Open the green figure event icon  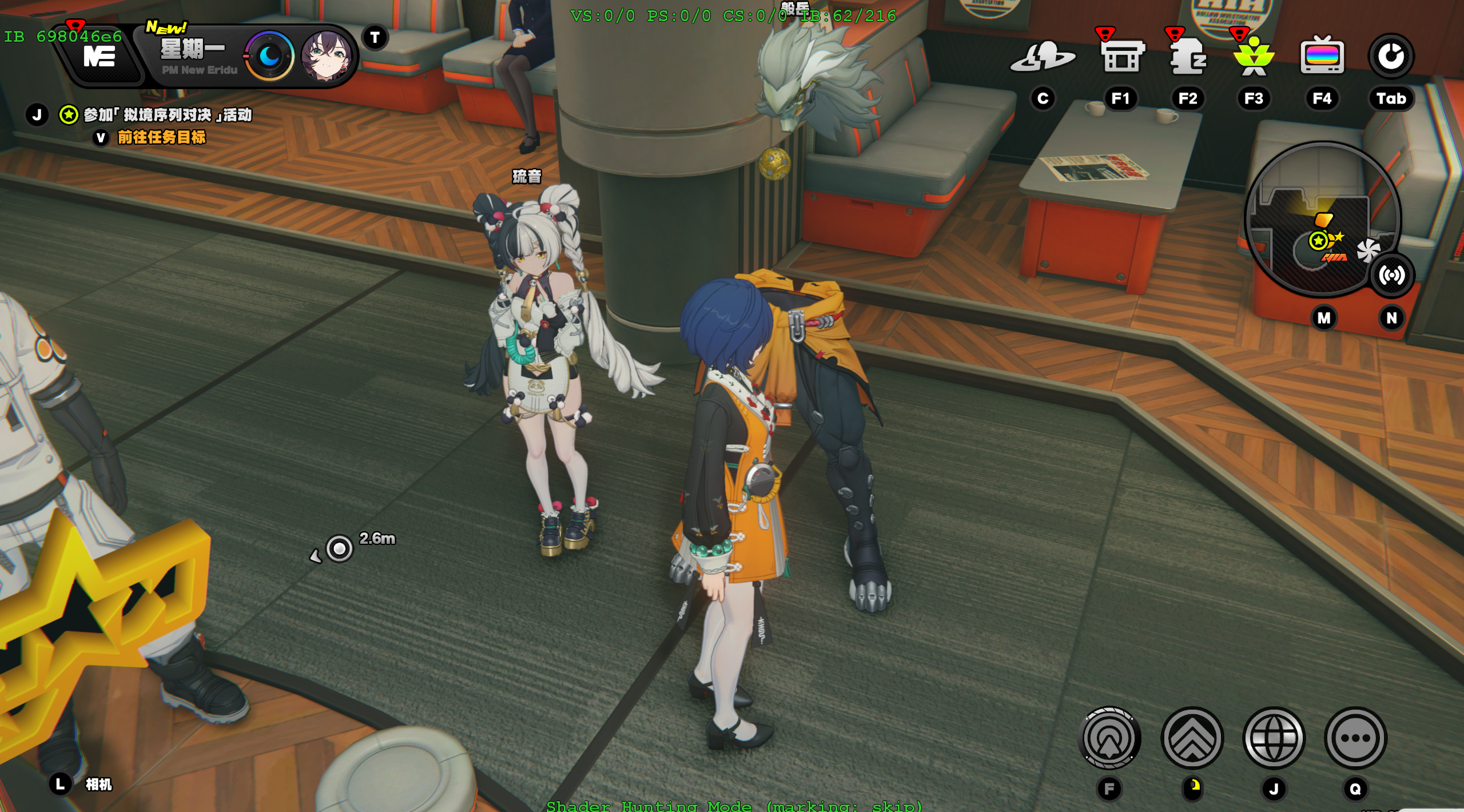(x=1254, y=56)
